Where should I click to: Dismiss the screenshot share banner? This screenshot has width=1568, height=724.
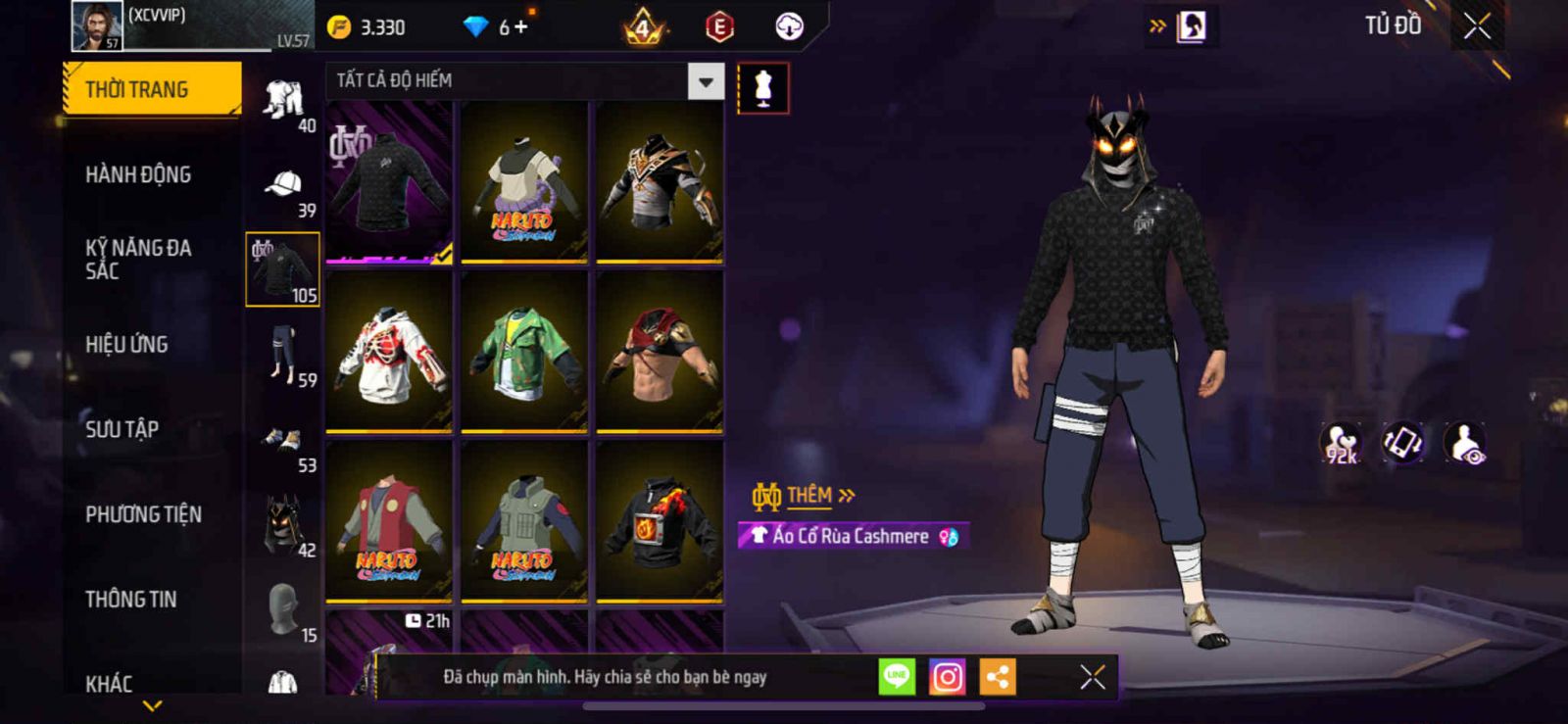pos(1092,677)
